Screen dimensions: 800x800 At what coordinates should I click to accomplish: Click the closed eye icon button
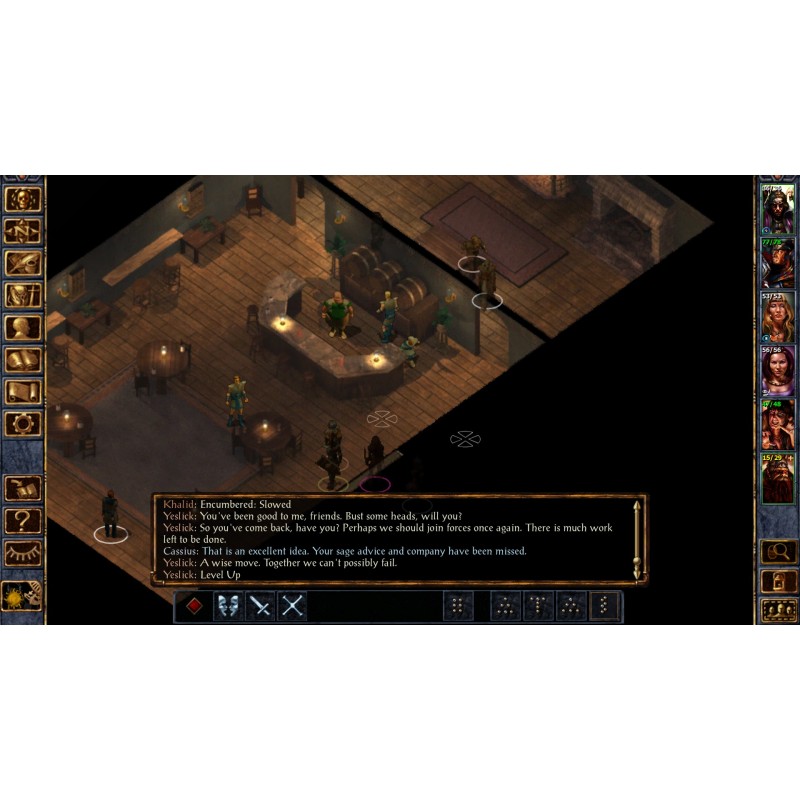pyautogui.click(x=22, y=553)
